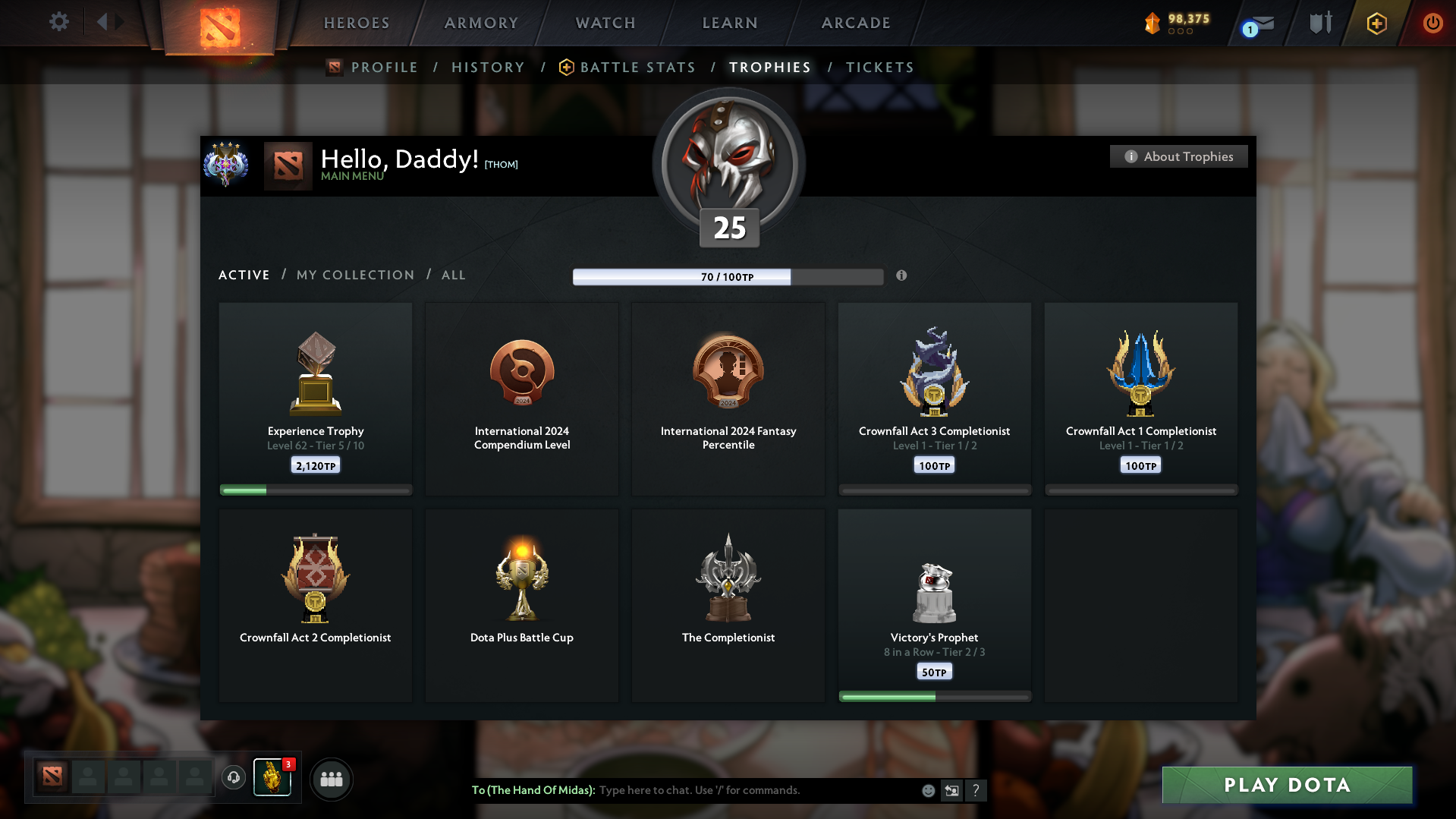Open the friends list people icon
This screenshot has width=1456, height=819.
331,779
